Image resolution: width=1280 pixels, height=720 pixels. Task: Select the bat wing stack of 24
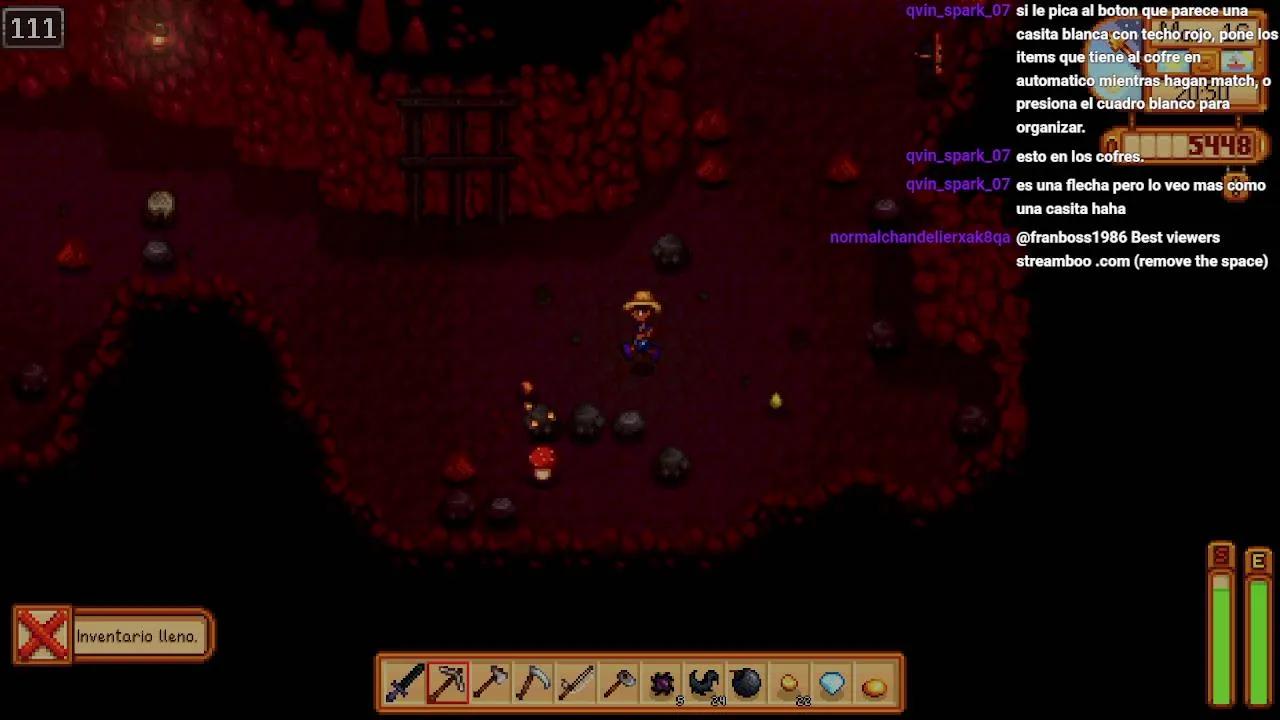705,684
